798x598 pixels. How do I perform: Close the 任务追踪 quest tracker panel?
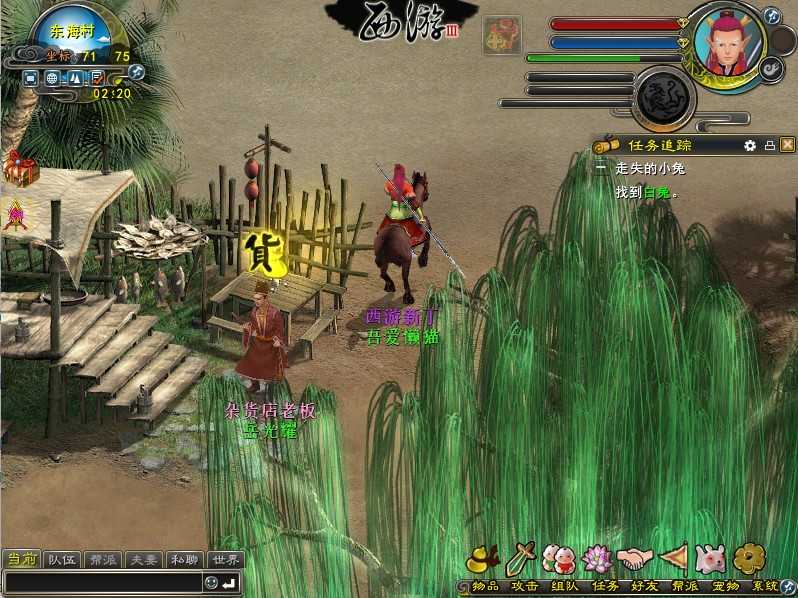pos(787,145)
